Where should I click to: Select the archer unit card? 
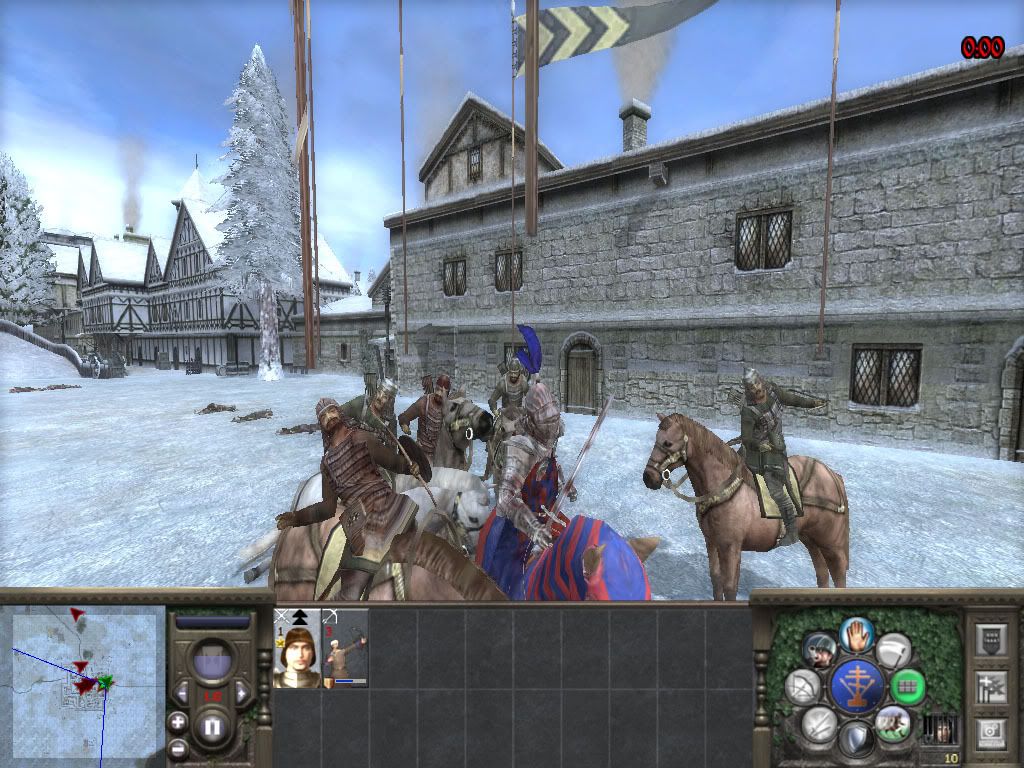click(x=344, y=649)
